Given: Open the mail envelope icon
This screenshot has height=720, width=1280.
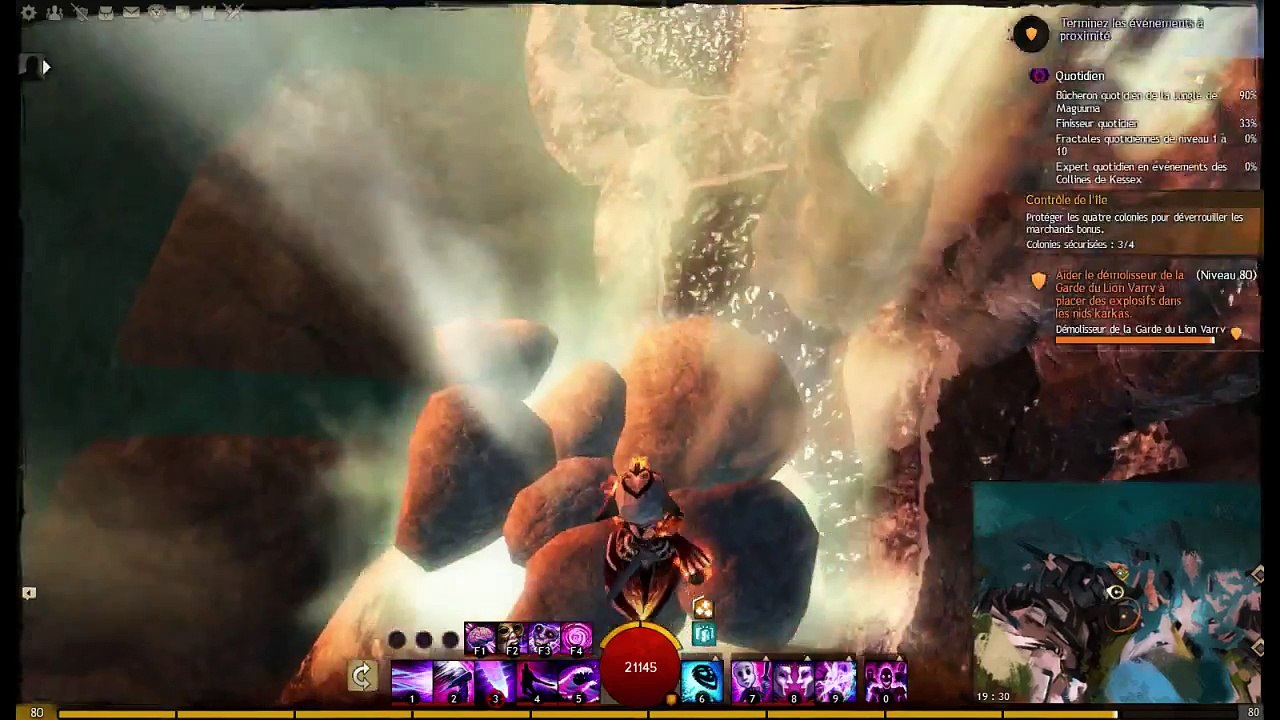Looking at the screenshot, I should (x=131, y=13).
